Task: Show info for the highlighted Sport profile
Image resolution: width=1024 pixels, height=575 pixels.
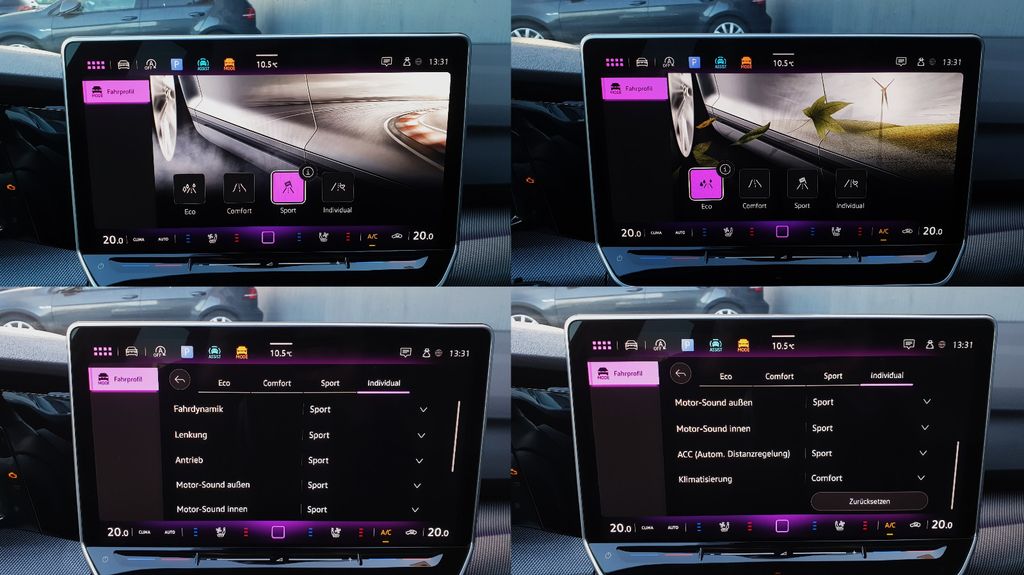Action: point(308,171)
